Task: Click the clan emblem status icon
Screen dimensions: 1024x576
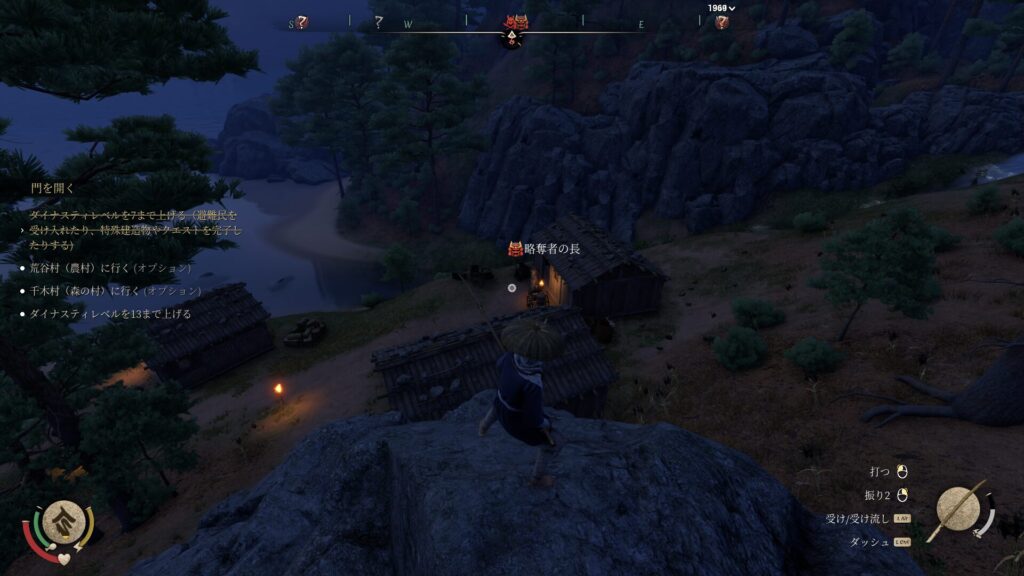Action: [62, 520]
